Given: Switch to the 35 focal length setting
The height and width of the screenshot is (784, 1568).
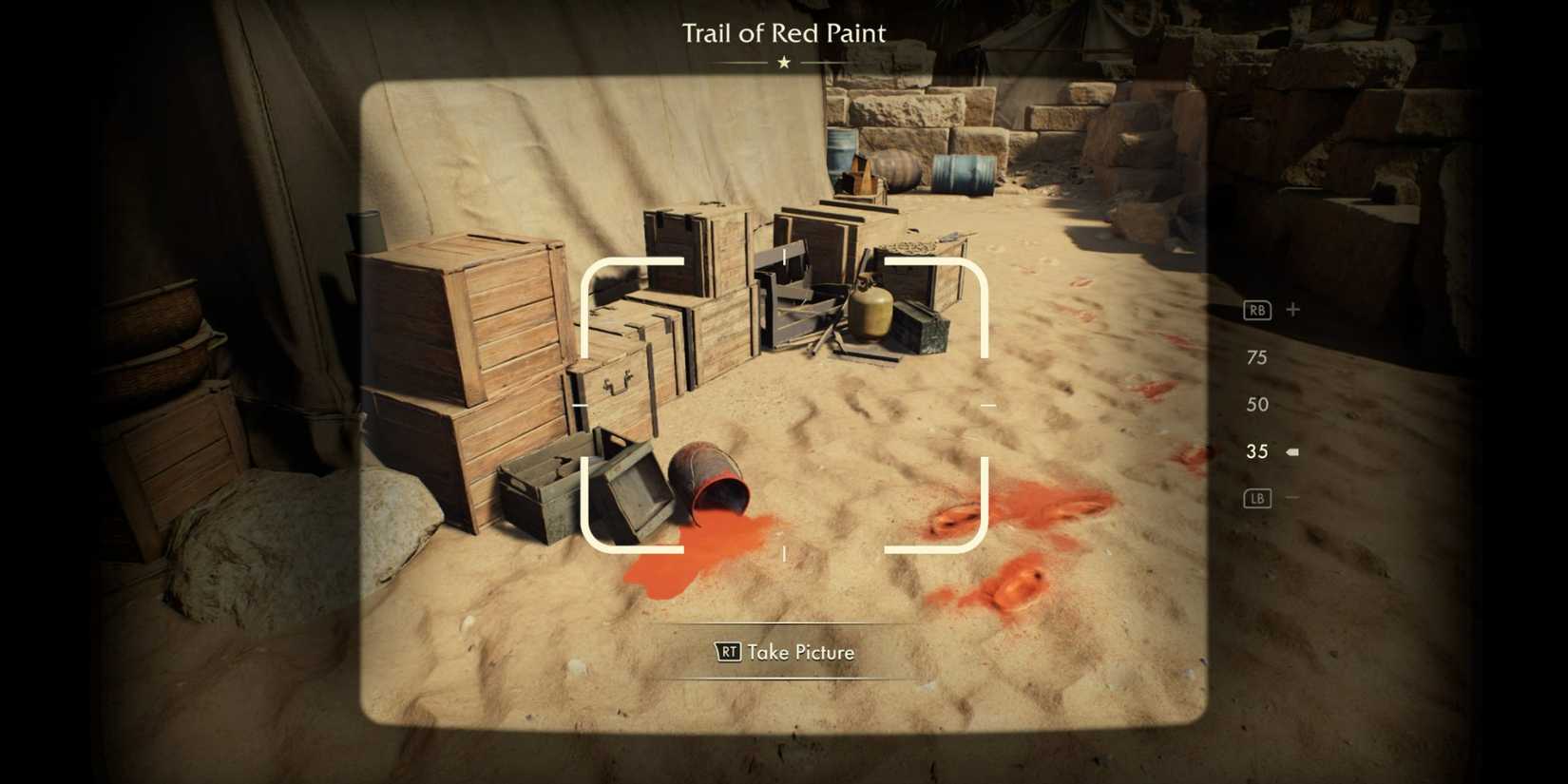Looking at the screenshot, I should click(x=1256, y=451).
